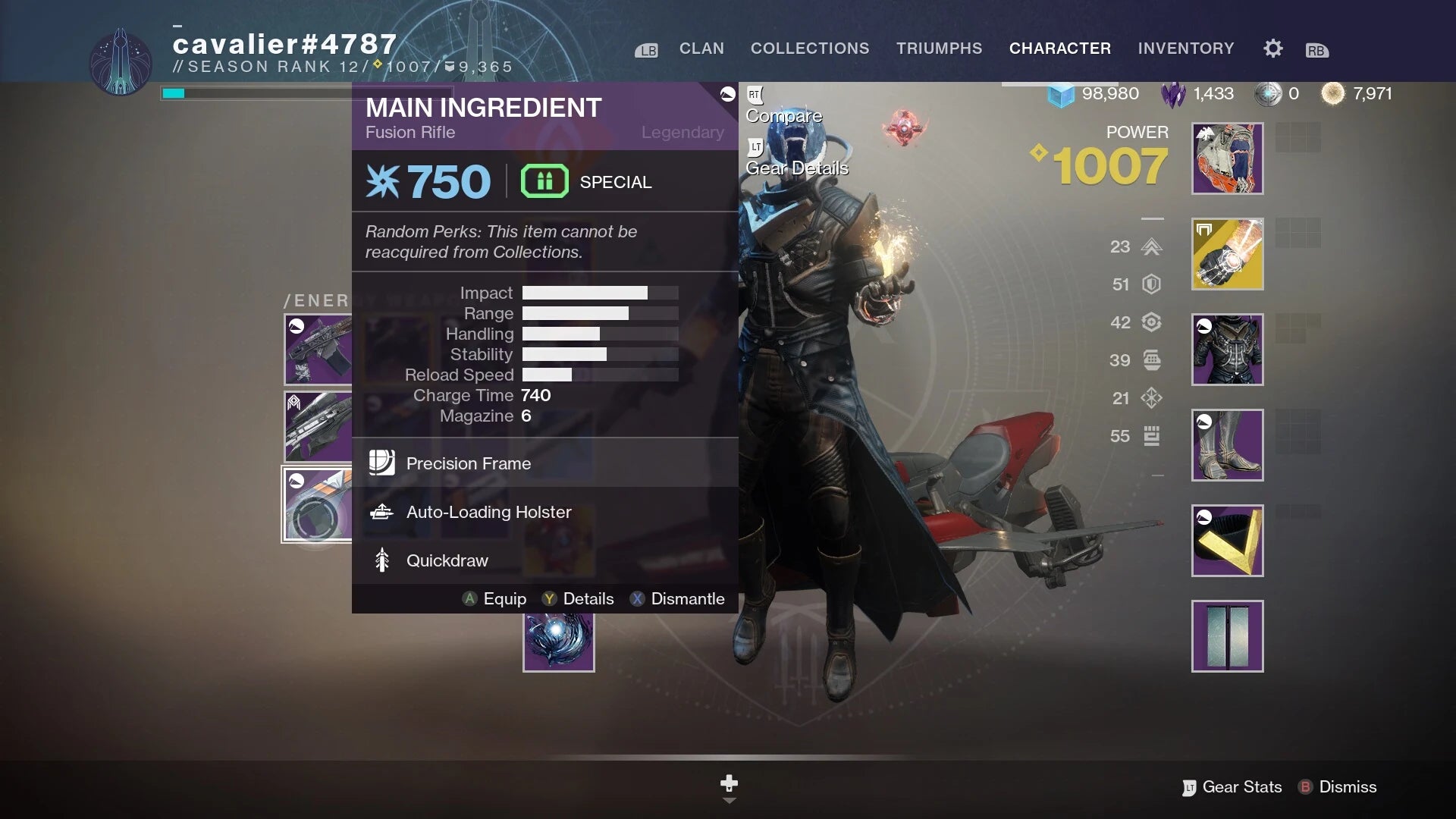The height and width of the screenshot is (819, 1456).
Task: Open the Recovery stat details
Action: [1151, 322]
